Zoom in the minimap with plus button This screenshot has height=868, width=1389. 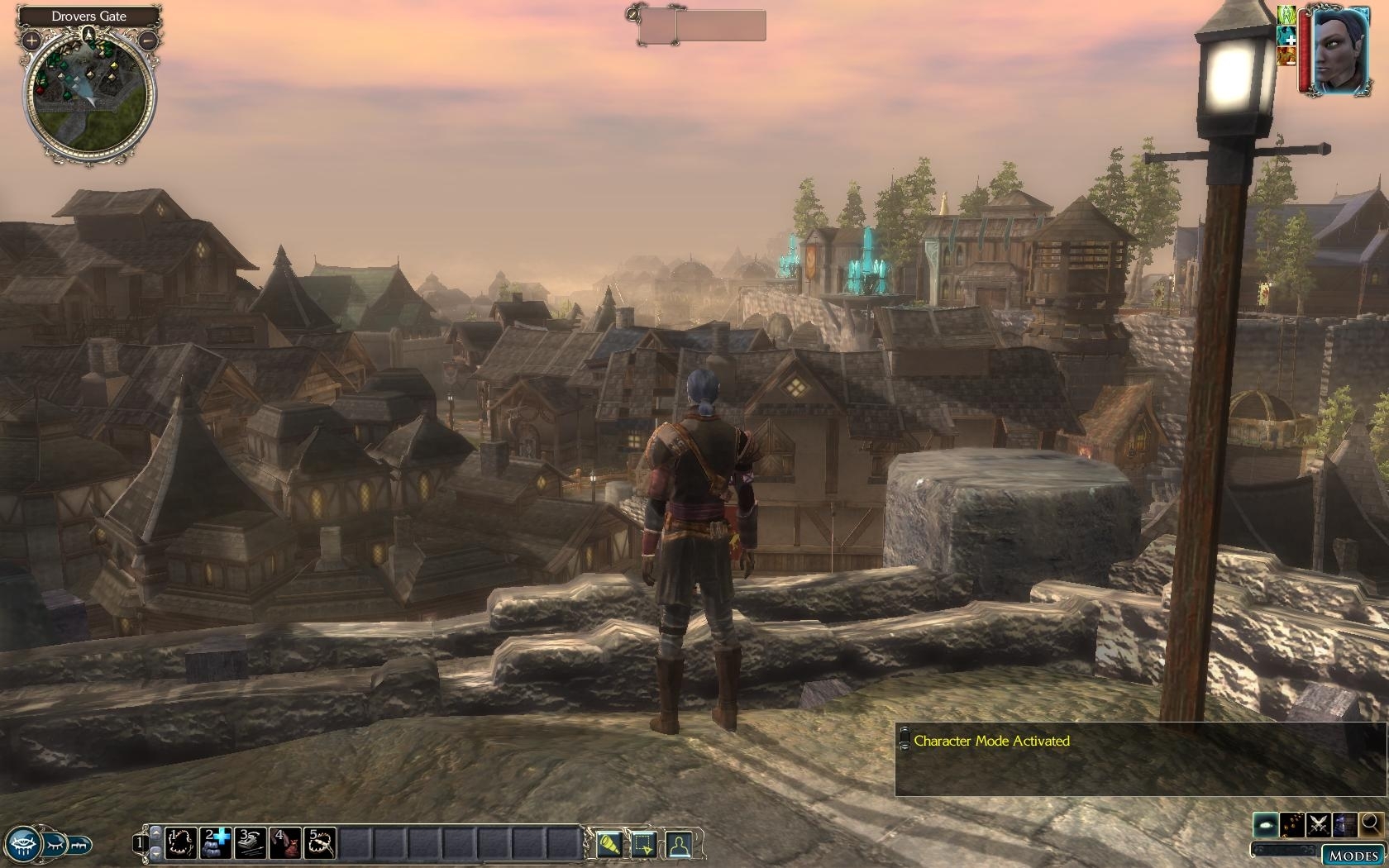pos(31,39)
